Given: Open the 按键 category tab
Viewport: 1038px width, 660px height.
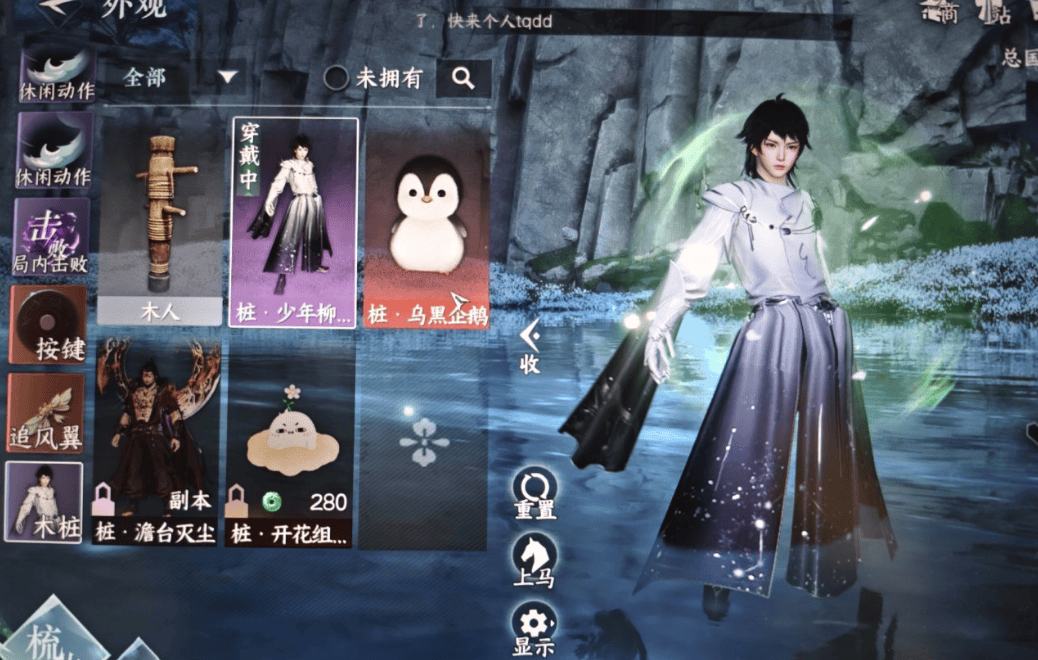Looking at the screenshot, I should point(49,324).
